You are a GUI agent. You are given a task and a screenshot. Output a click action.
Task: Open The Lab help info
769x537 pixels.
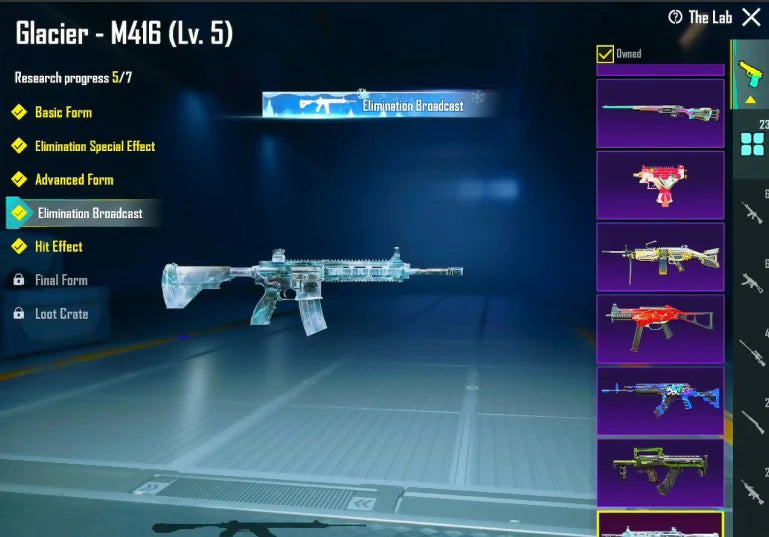click(675, 17)
